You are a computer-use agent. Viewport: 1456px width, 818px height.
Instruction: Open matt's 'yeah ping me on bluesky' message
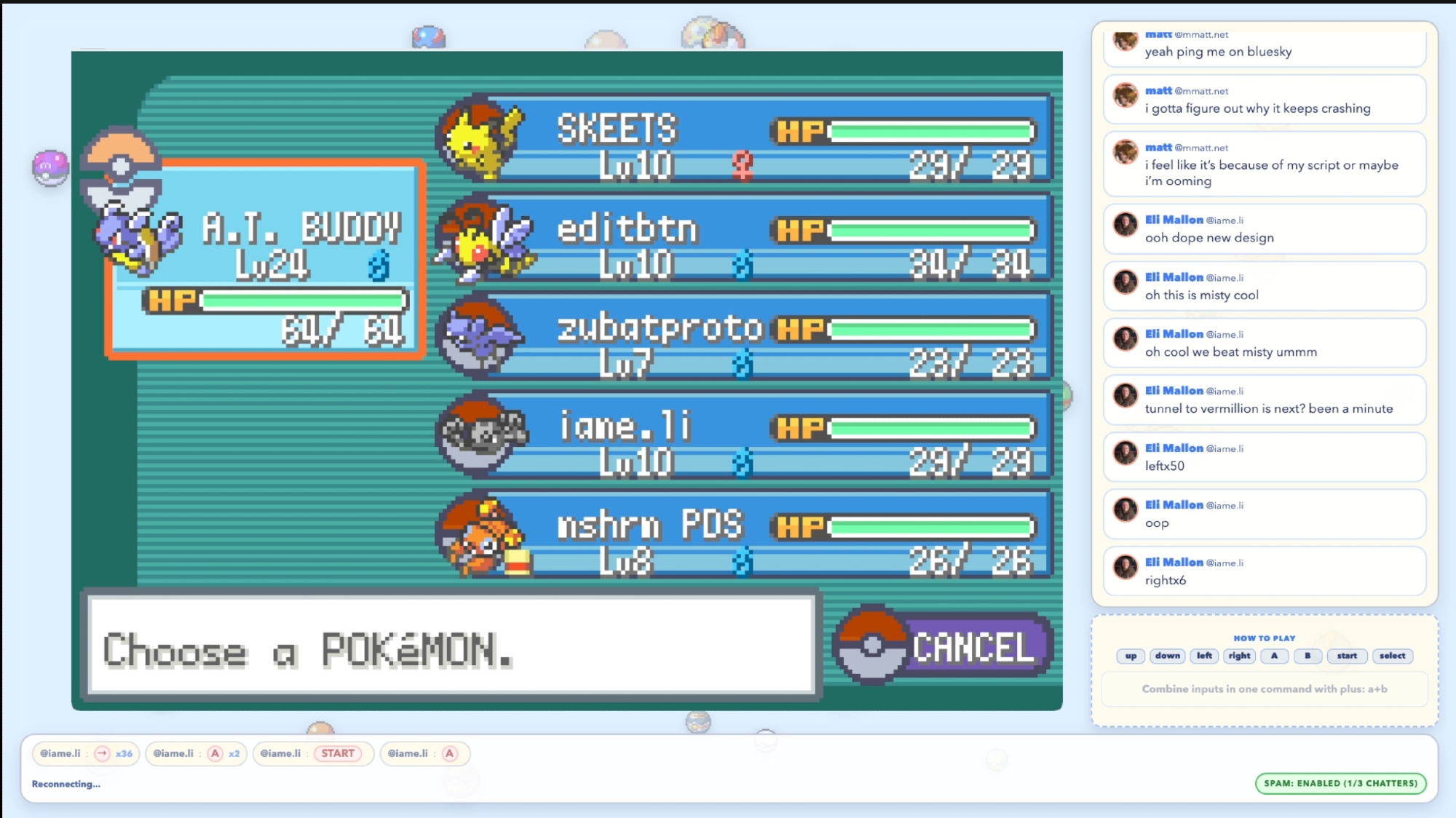point(1264,48)
